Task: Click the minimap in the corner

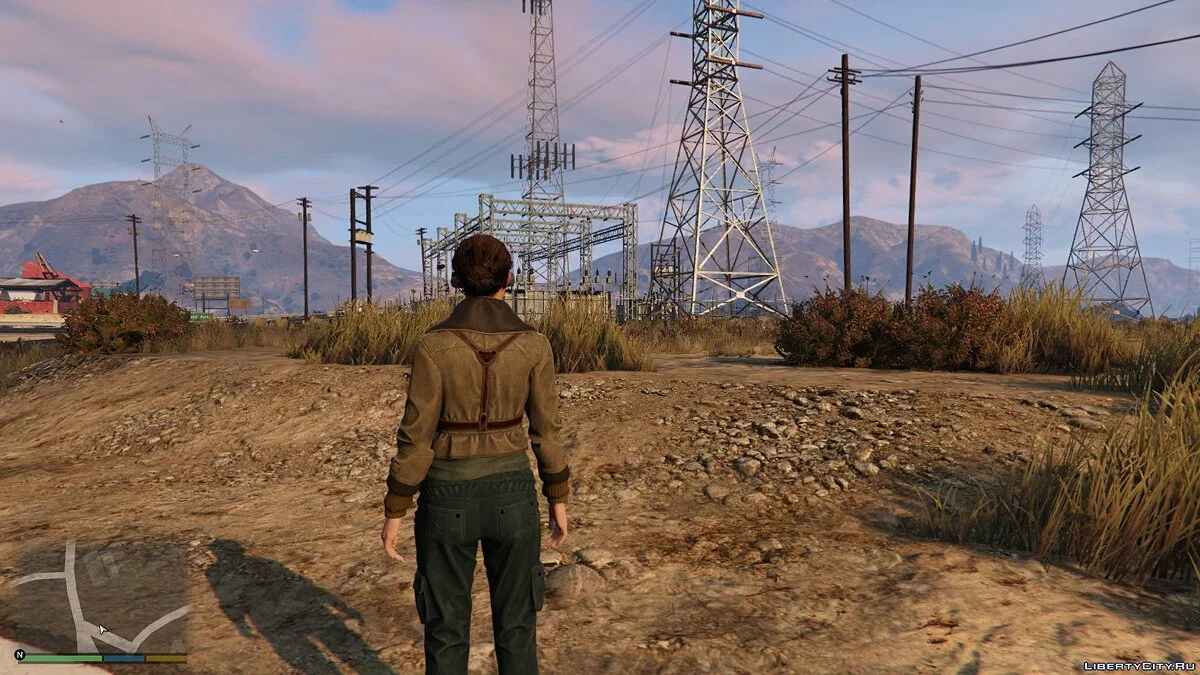Action: (100, 597)
